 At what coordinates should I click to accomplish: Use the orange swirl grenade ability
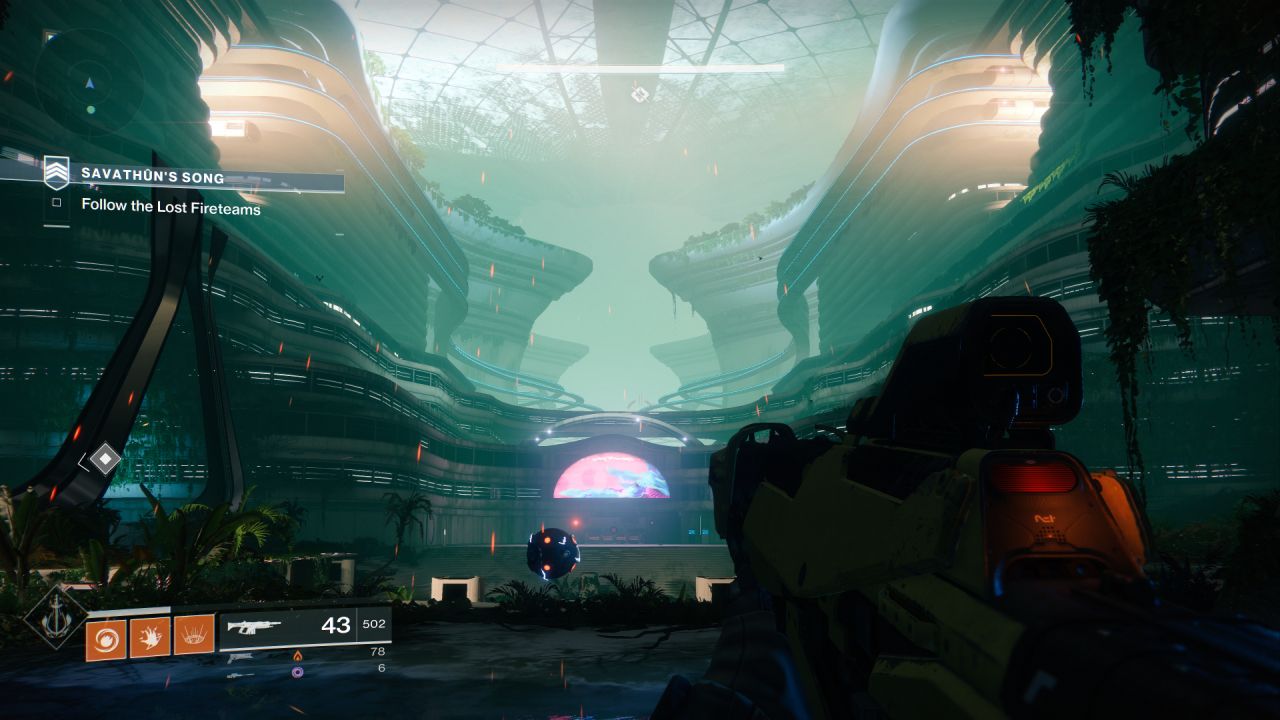pos(105,638)
